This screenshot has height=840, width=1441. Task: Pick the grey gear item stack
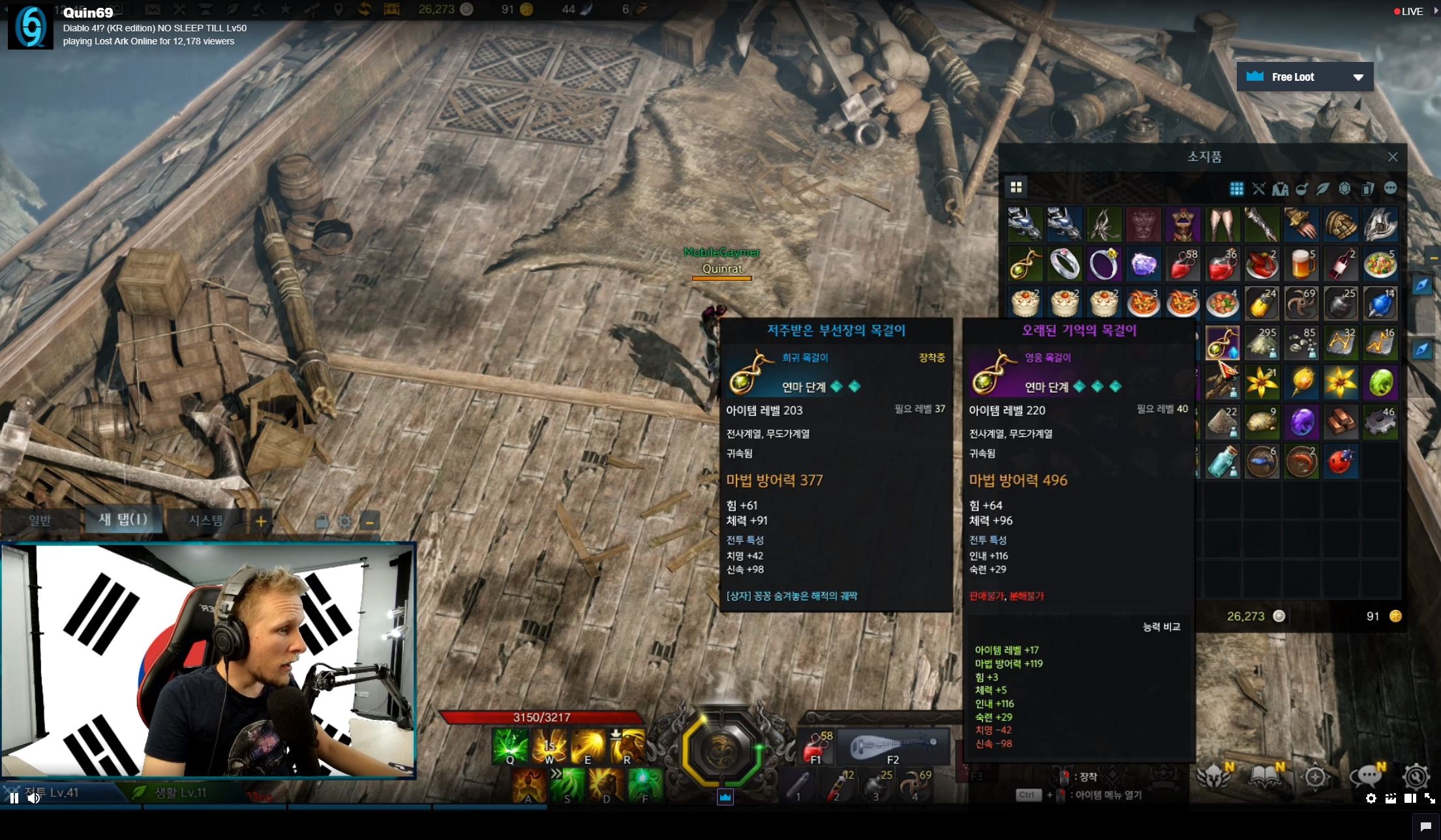[1380, 422]
